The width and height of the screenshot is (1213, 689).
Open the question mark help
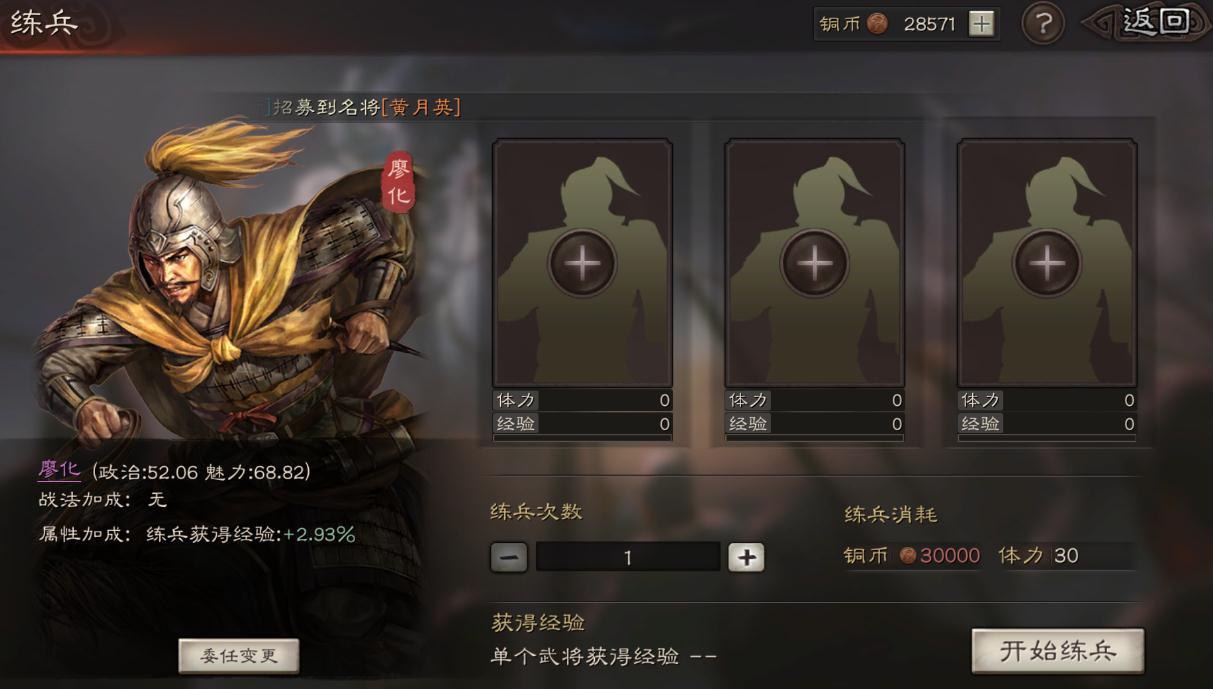coord(1042,23)
